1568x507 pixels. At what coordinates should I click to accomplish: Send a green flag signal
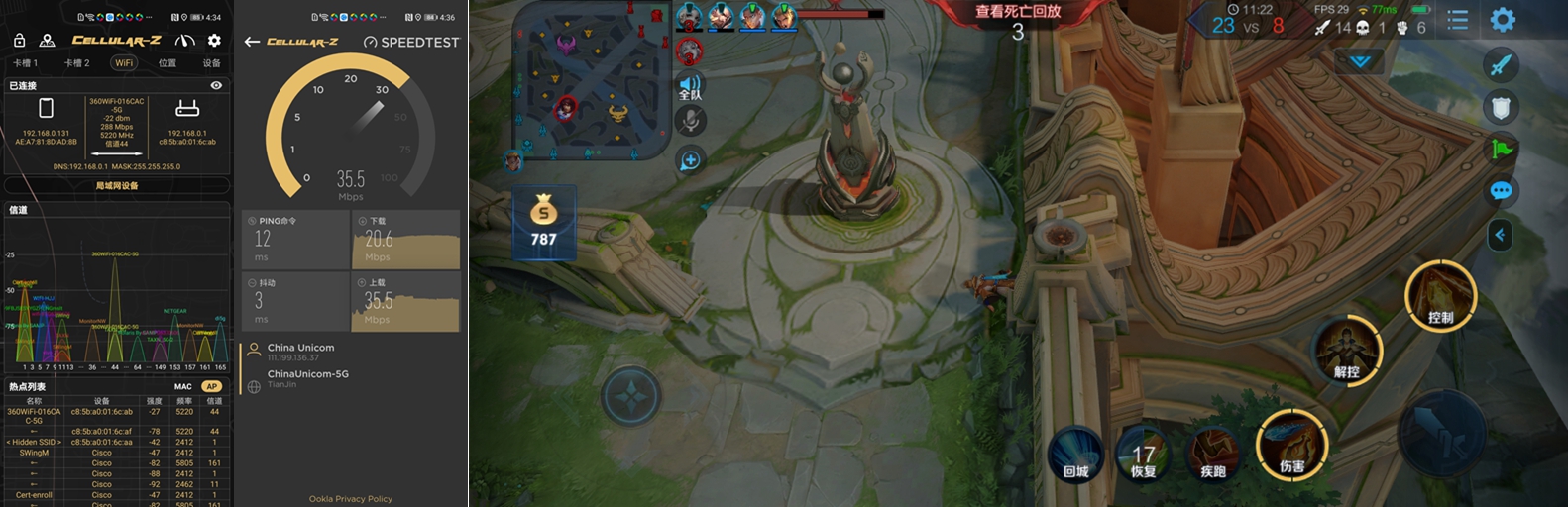click(x=1501, y=150)
